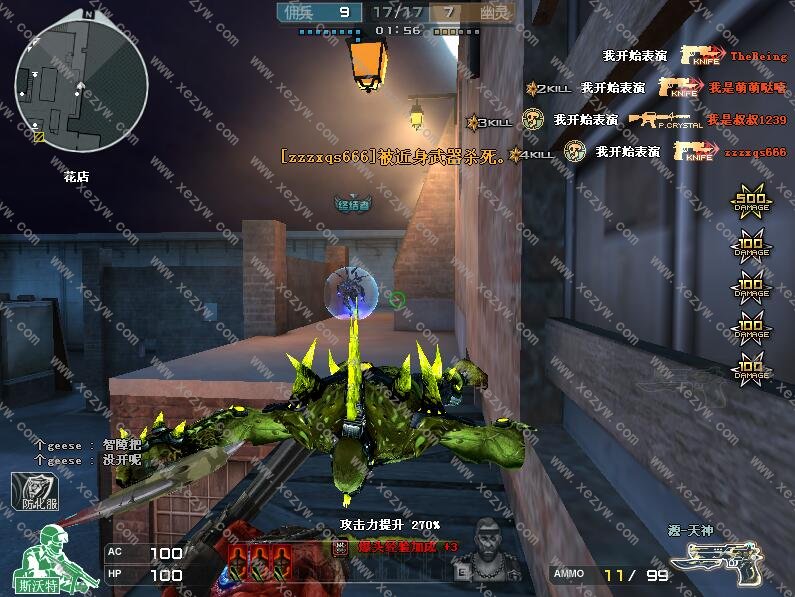Click the bearded character avatar
795x597 pixels.
pyautogui.click(x=490, y=552)
